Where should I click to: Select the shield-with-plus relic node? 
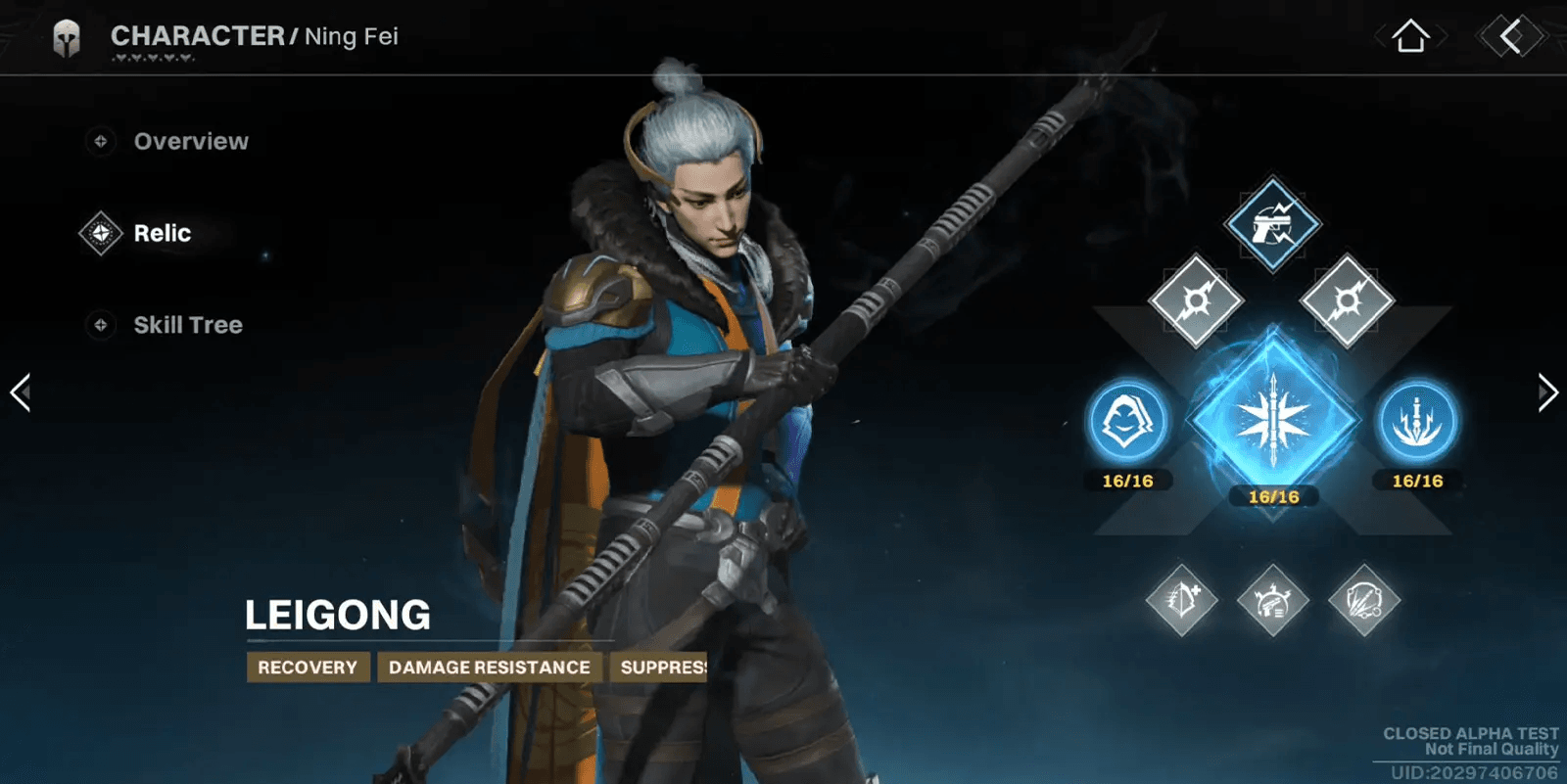click(1182, 600)
